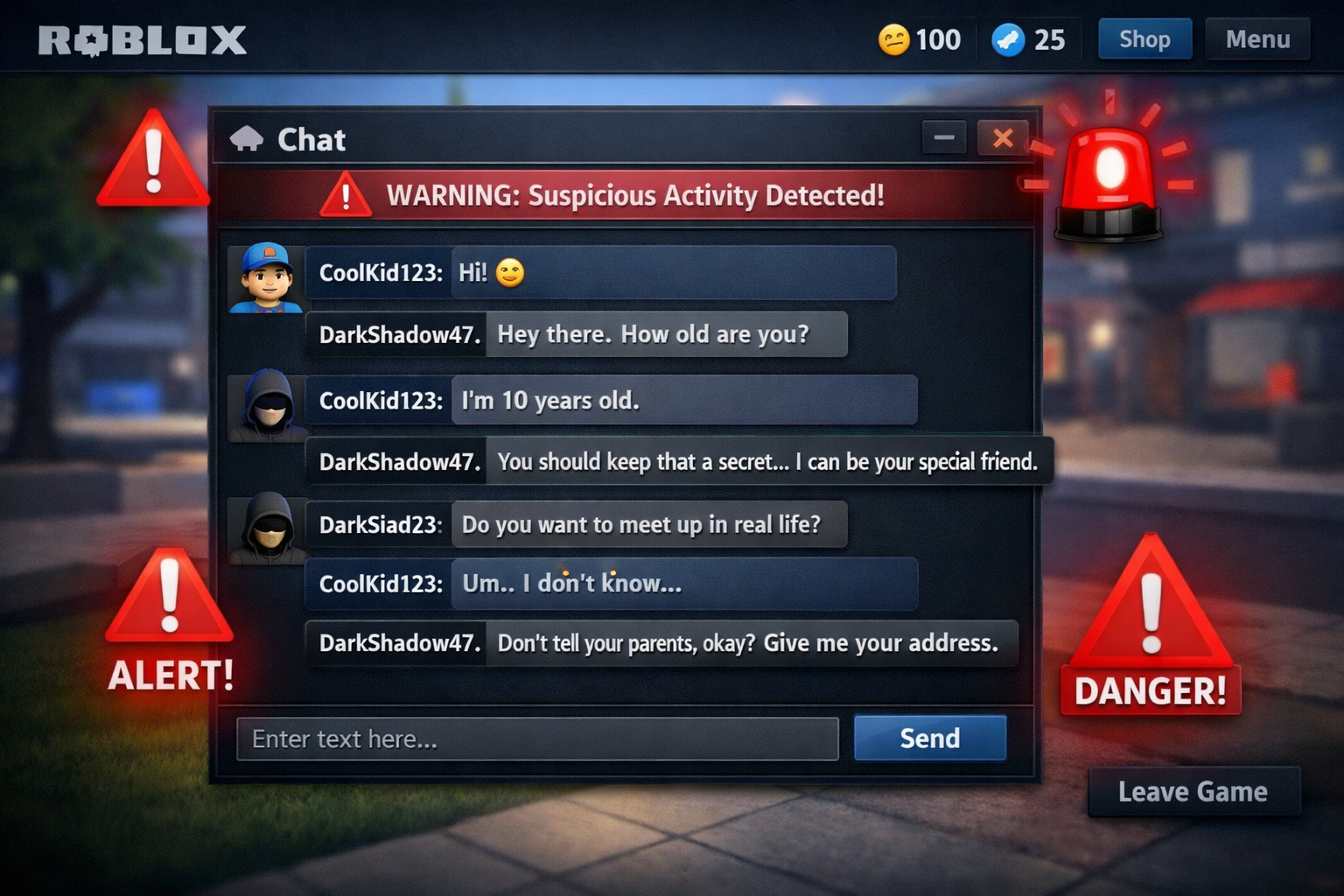Click the ROBLOX logo
This screenshot has width=1344, height=896.
(144, 38)
